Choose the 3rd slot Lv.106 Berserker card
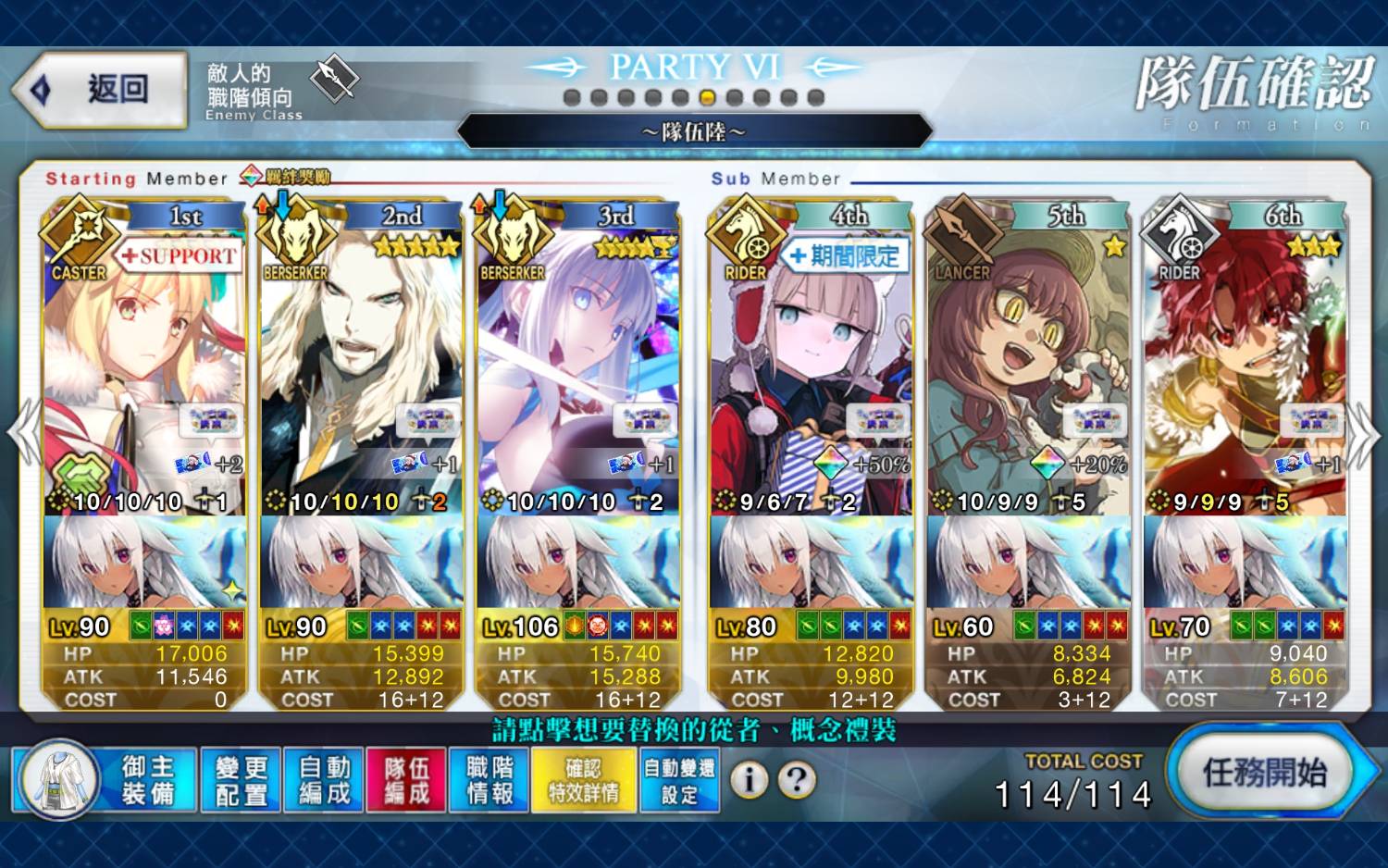This screenshot has width=1388, height=868. [577, 370]
